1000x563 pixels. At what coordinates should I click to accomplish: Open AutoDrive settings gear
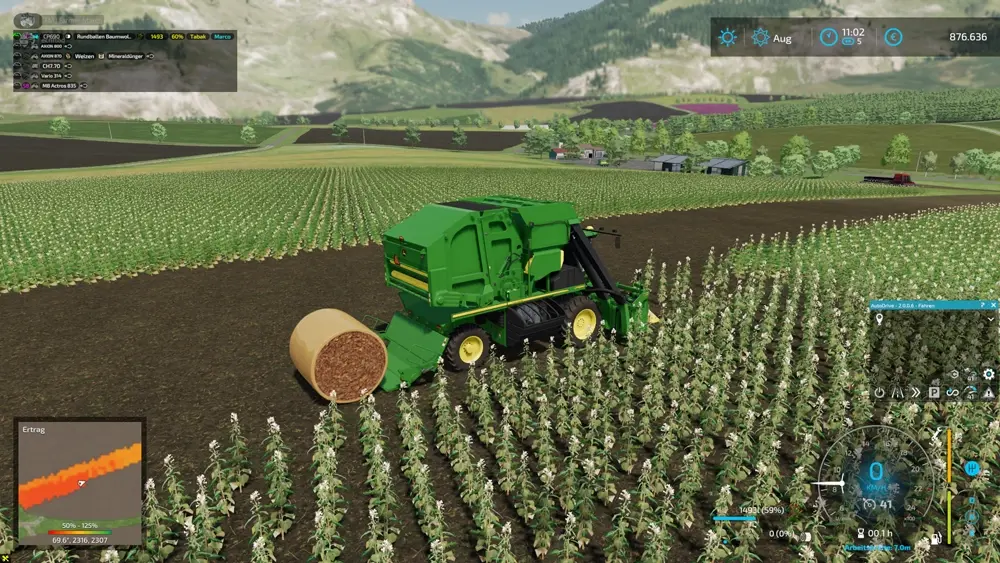click(x=988, y=374)
